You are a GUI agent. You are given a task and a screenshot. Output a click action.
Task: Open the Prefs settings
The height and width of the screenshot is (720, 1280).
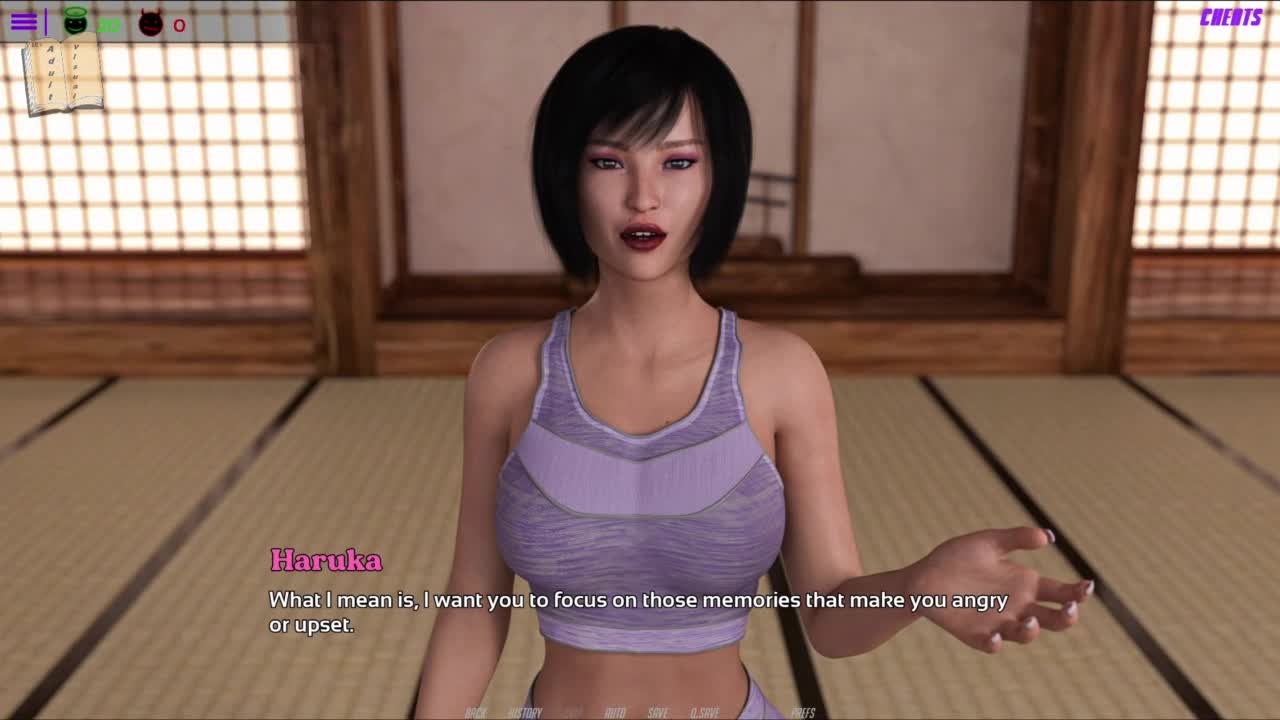[803, 712]
